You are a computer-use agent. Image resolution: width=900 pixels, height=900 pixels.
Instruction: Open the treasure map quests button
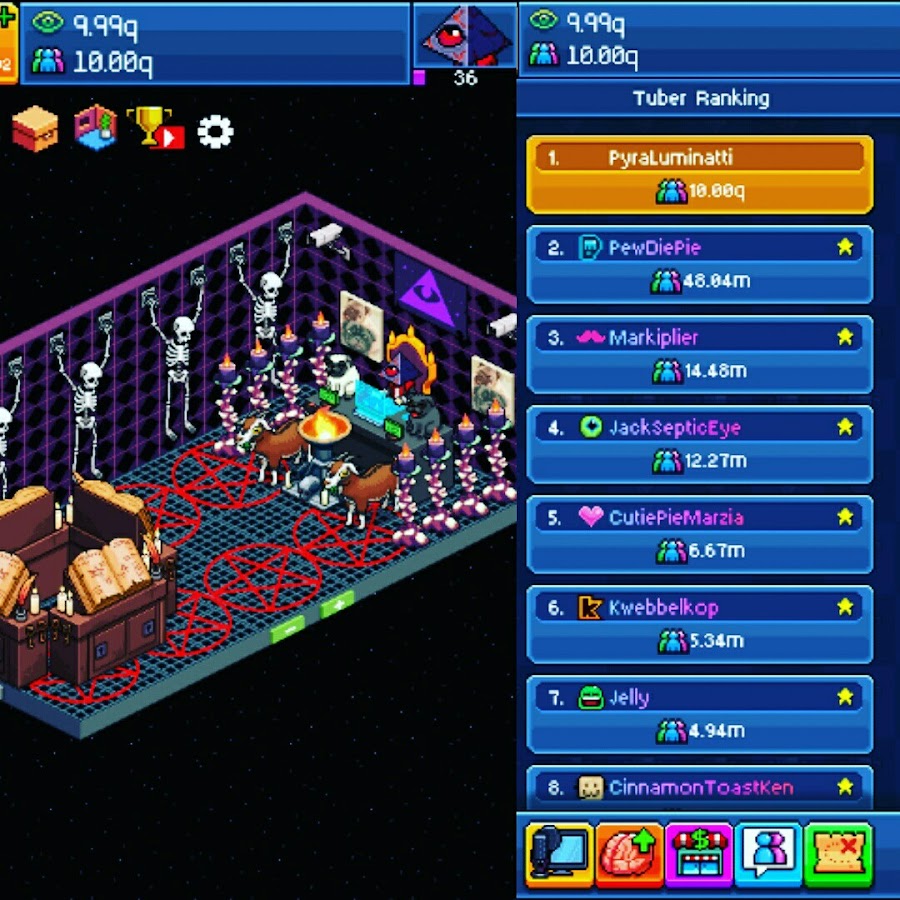tap(838, 853)
